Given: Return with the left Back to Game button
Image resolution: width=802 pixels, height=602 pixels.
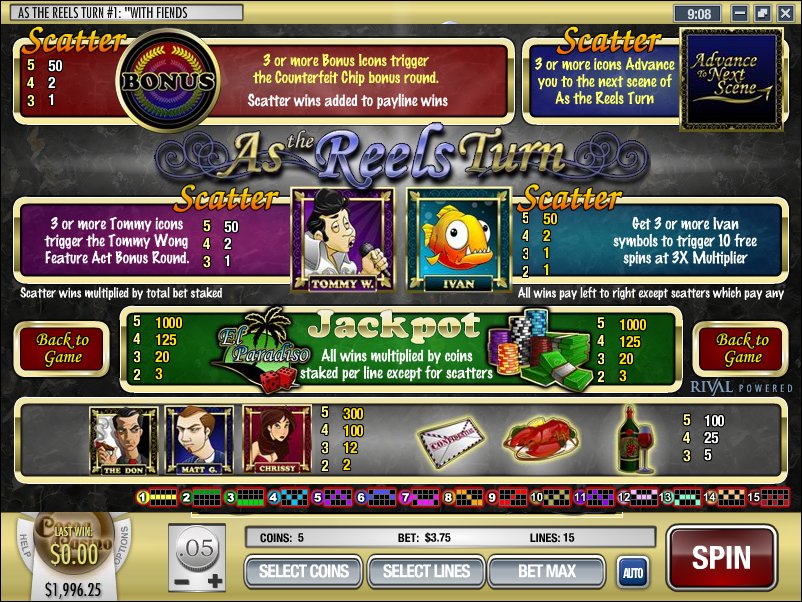Looking at the screenshot, I should 62,349.
